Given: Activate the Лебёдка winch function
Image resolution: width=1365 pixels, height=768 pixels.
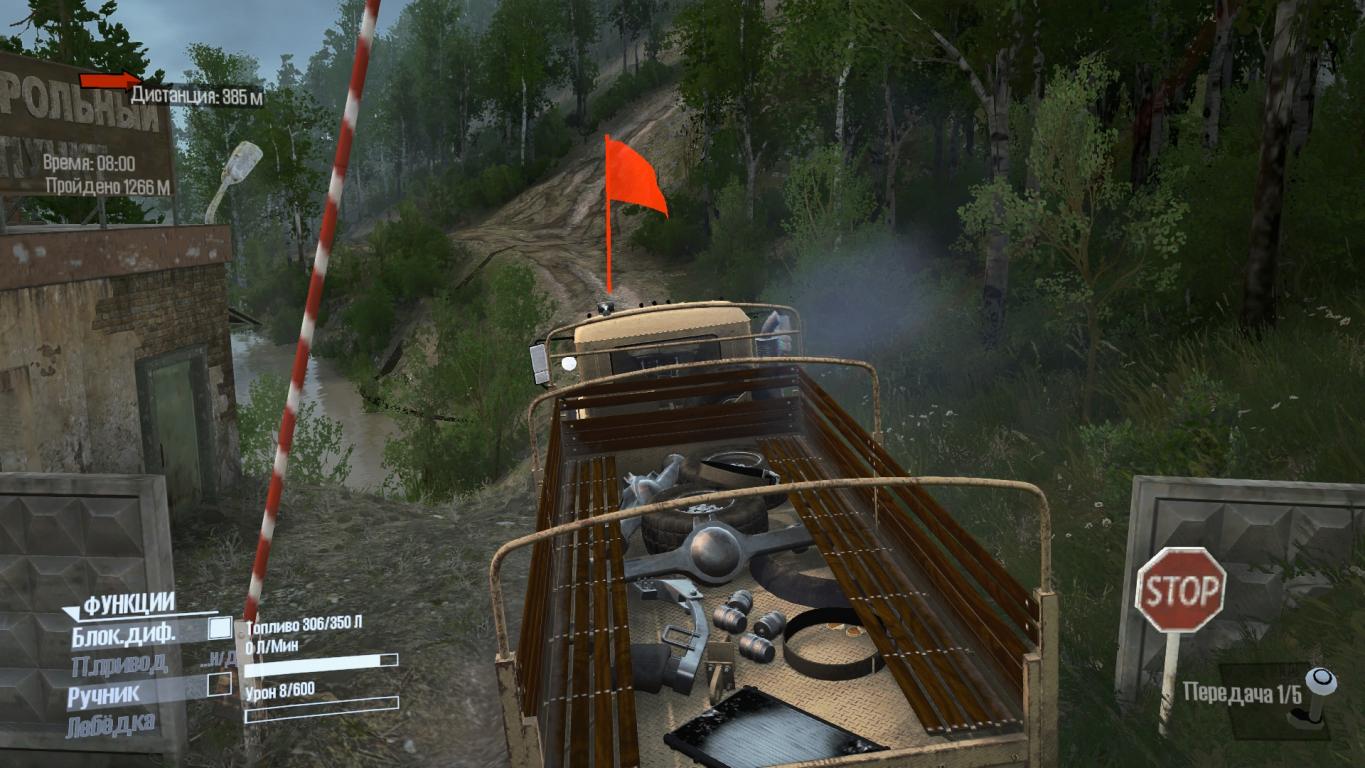Looking at the screenshot, I should pyautogui.click(x=110, y=724).
